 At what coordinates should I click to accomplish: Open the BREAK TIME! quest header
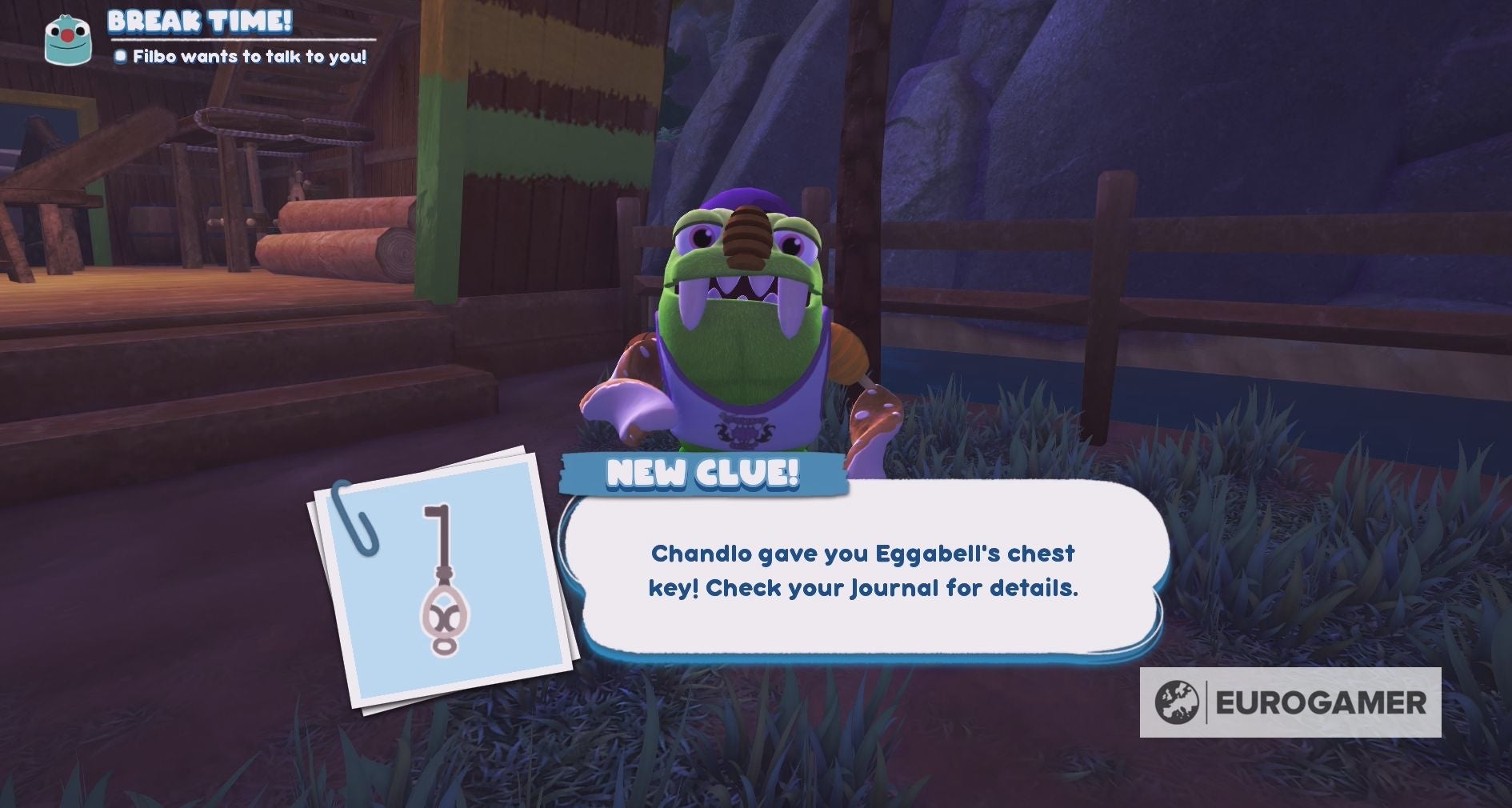click(200, 24)
